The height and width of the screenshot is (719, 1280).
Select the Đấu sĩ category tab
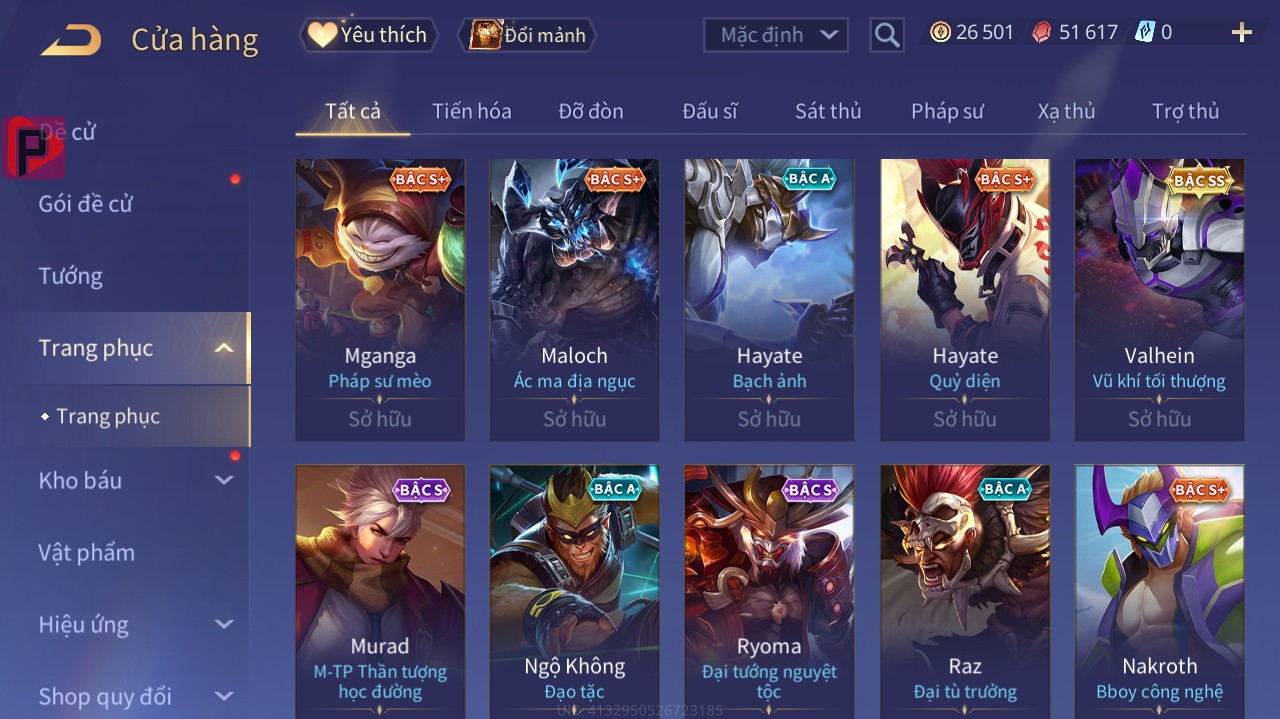[710, 111]
